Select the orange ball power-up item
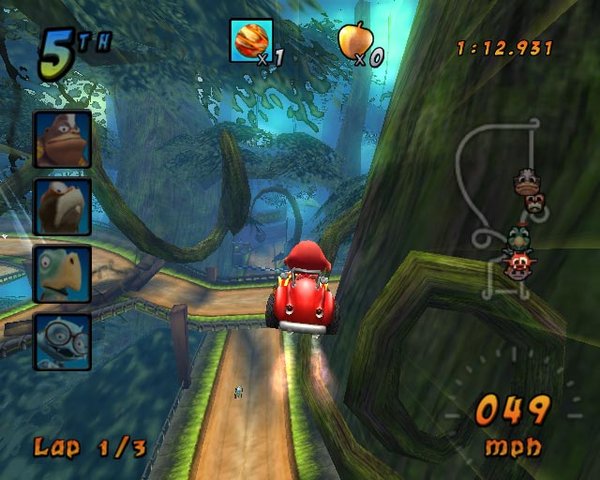Image resolution: width=600 pixels, height=480 pixels. tap(249, 40)
